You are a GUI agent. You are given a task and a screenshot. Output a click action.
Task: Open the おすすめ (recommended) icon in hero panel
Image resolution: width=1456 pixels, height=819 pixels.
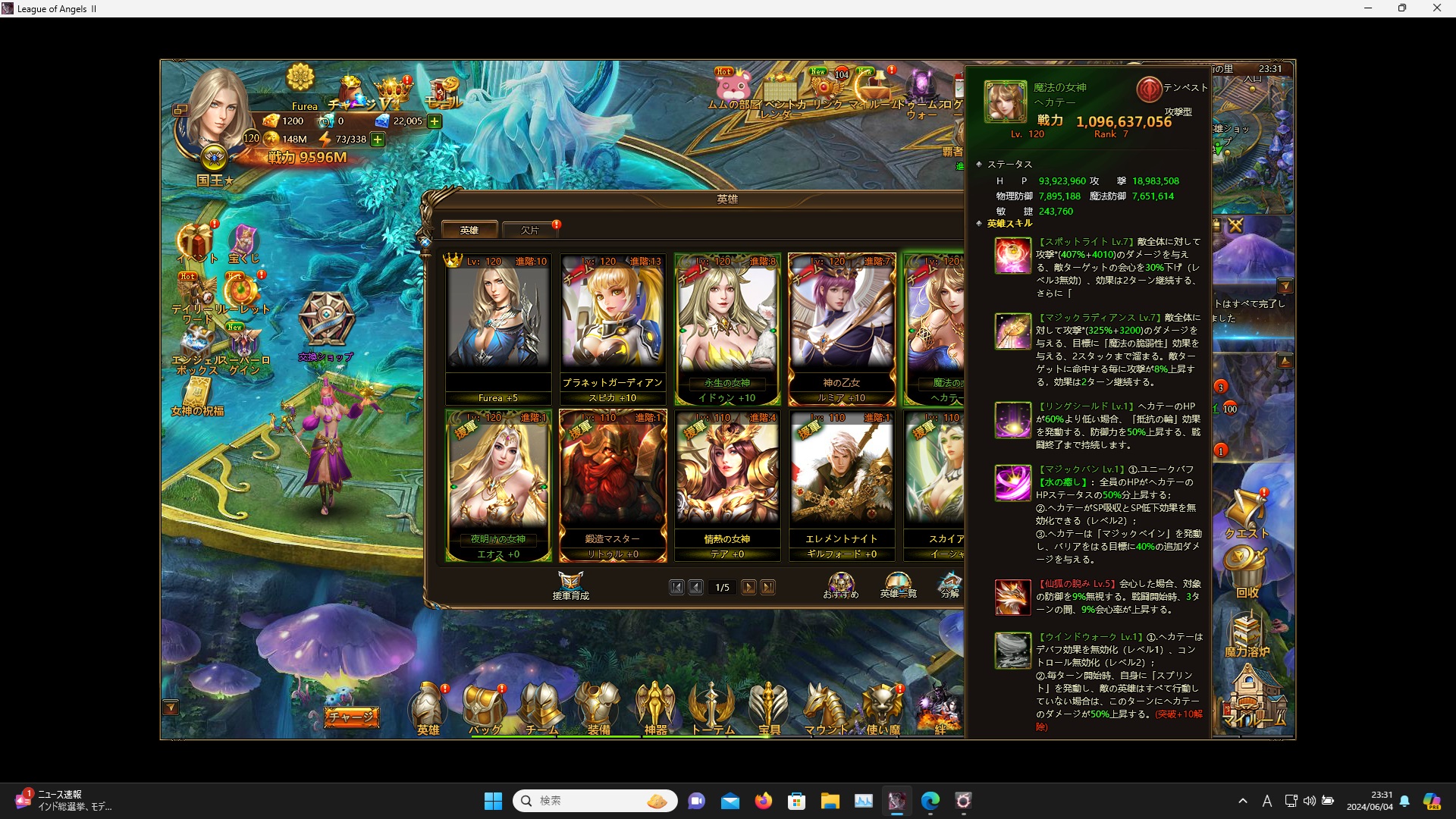click(x=842, y=584)
